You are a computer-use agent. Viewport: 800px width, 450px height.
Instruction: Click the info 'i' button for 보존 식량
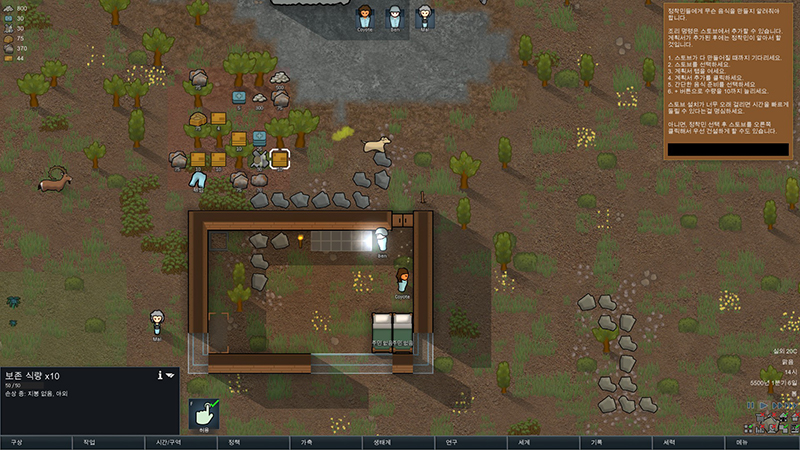160,375
